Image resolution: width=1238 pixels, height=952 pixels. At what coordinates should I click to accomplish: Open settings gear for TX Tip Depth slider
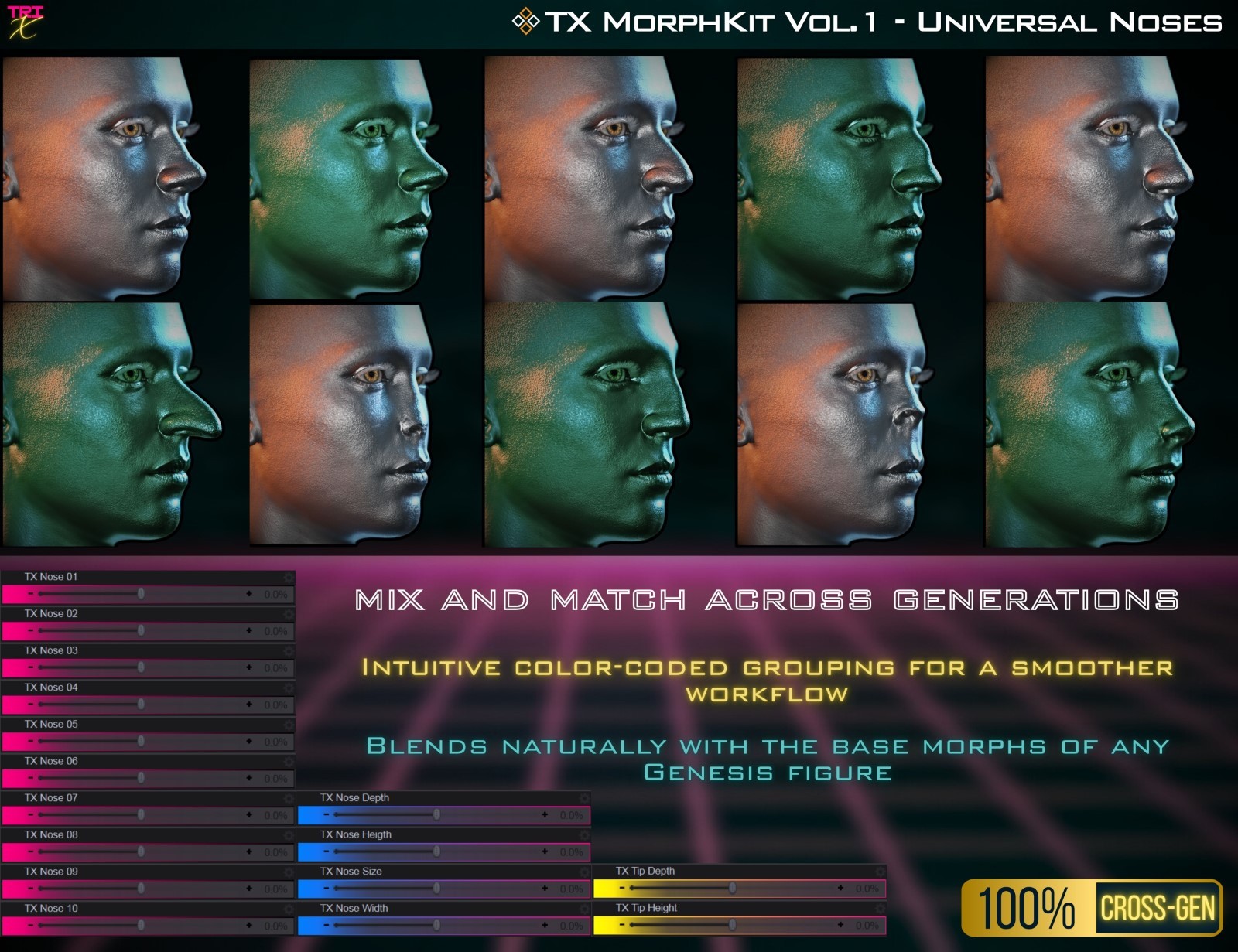click(882, 872)
